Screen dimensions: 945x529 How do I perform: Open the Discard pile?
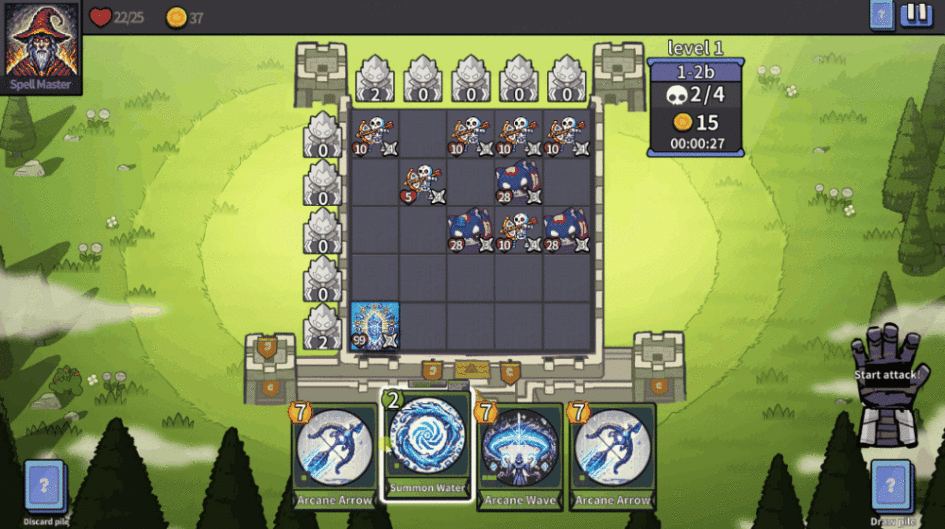point(46,489)
